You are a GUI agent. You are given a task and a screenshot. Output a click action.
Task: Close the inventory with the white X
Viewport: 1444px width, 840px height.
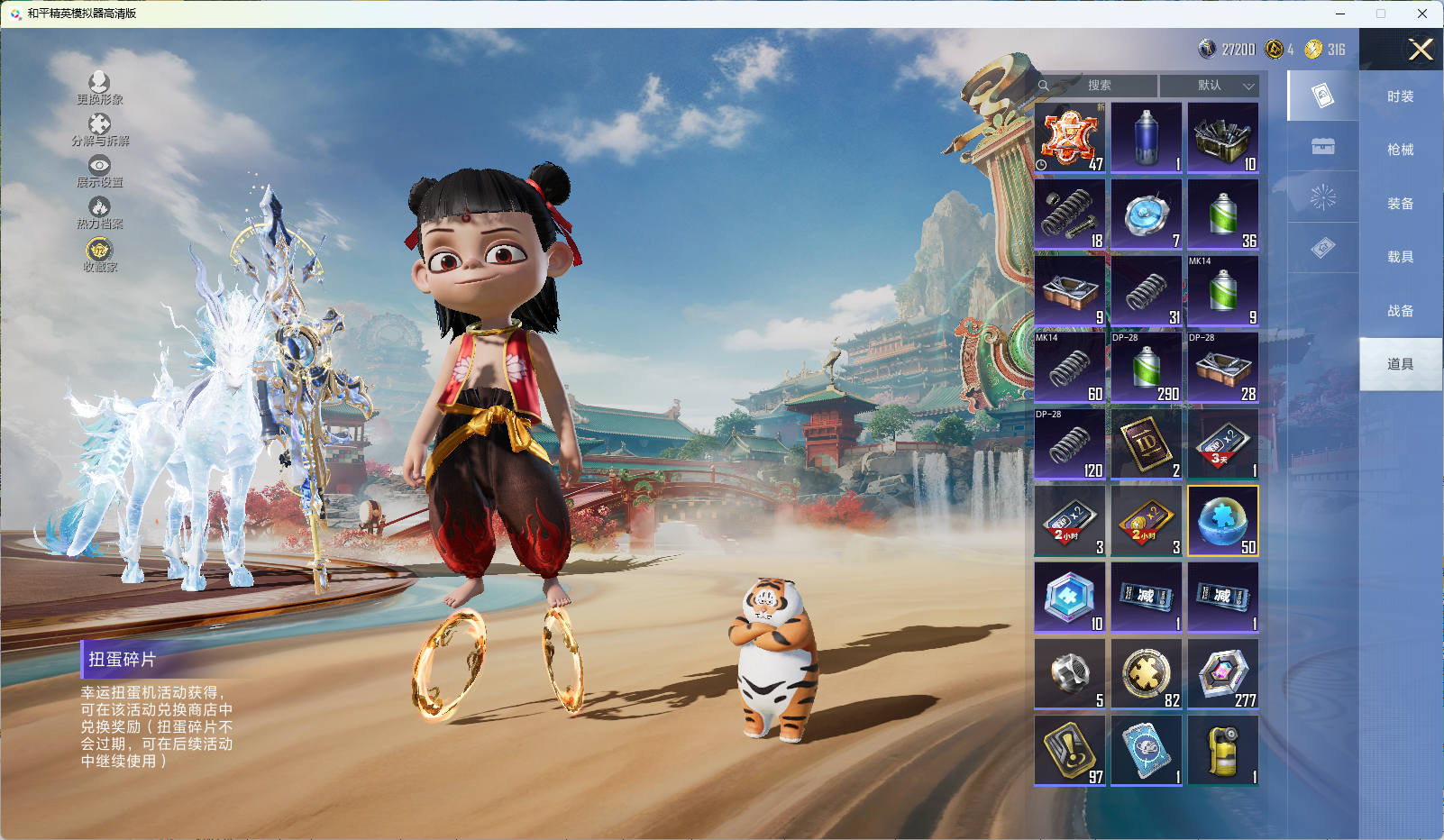(x=1421, y=50)
